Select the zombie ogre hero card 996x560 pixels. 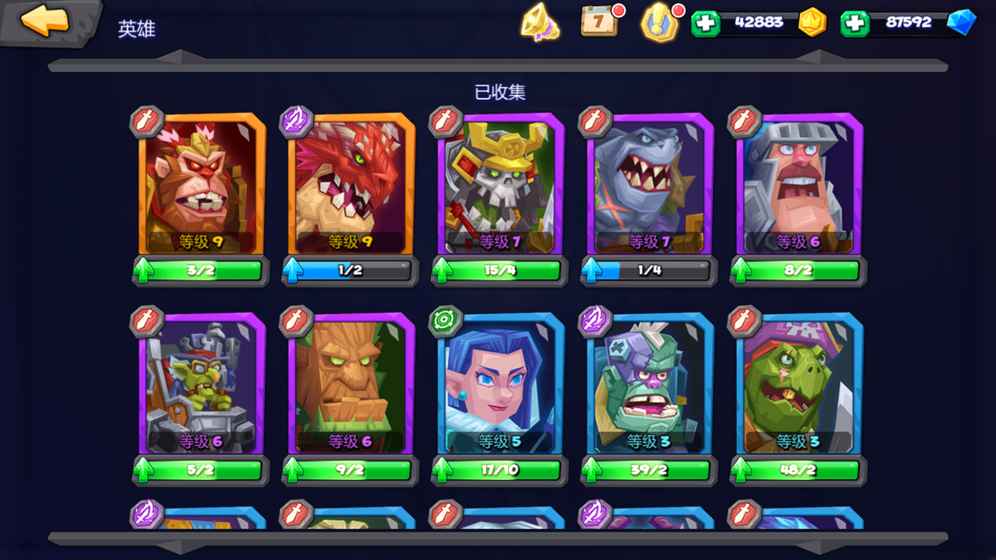coord(650,385)
